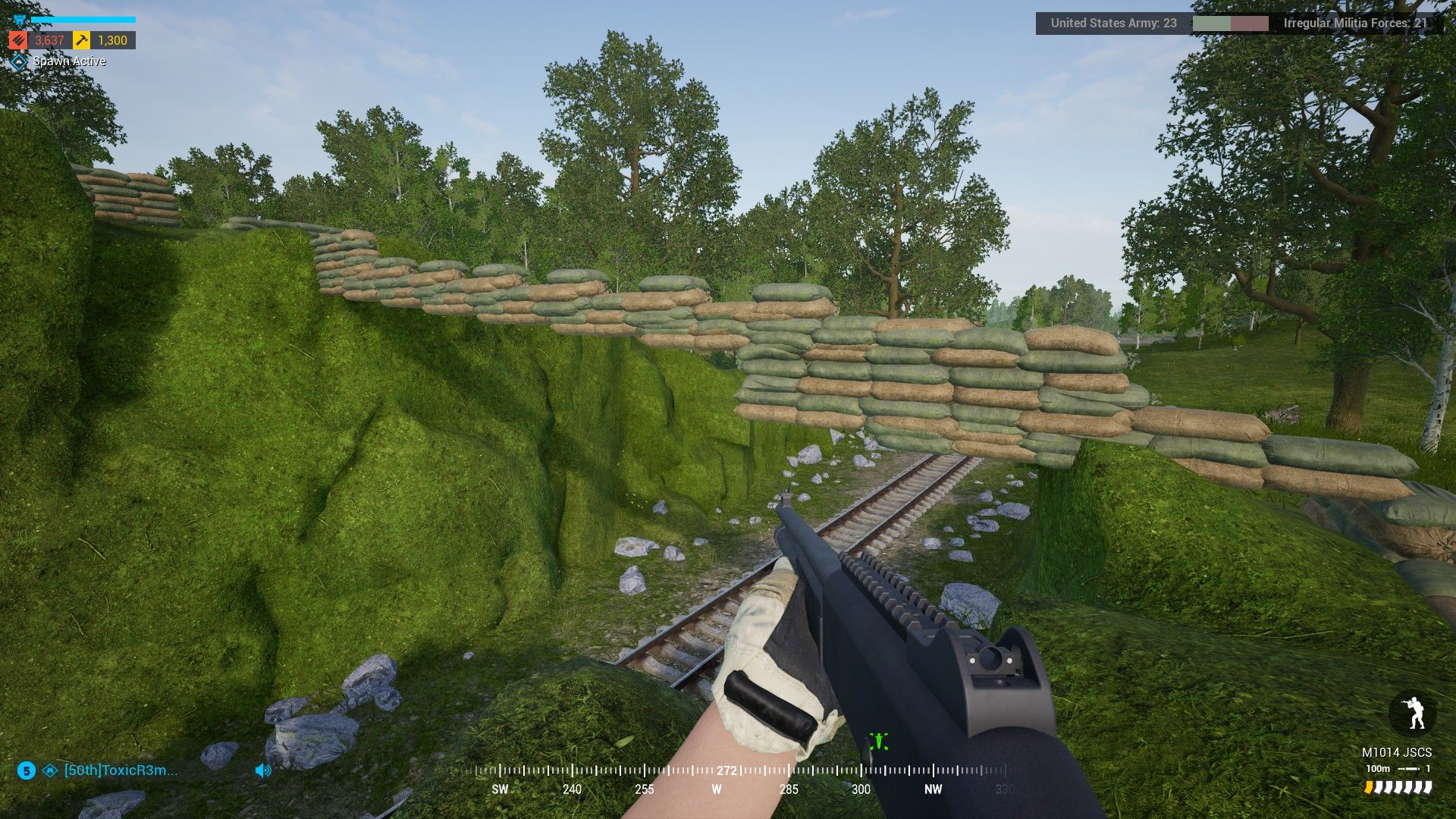Click the cyan health bar

click(x=83, y=18)
